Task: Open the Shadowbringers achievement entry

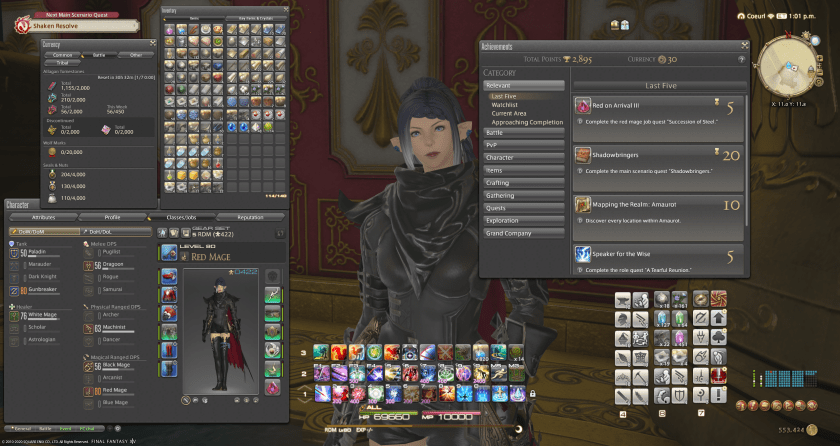Action: coord(660,161)
